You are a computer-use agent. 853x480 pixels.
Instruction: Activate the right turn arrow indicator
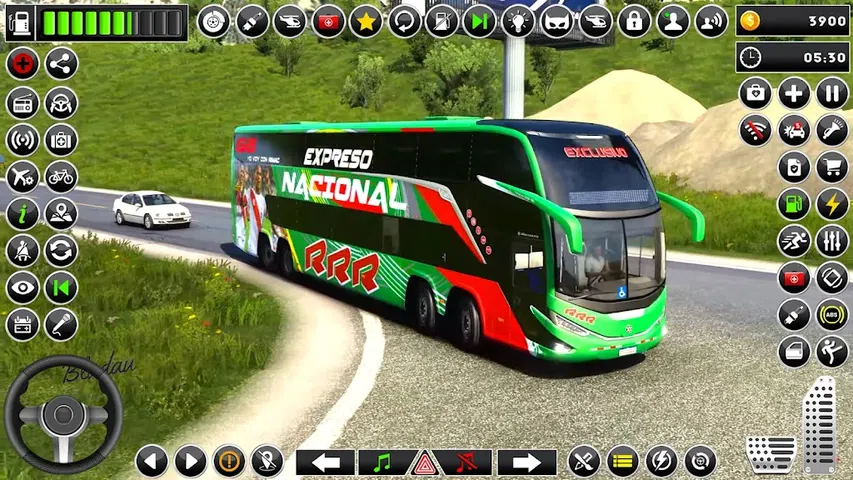[x=527, y=462]
